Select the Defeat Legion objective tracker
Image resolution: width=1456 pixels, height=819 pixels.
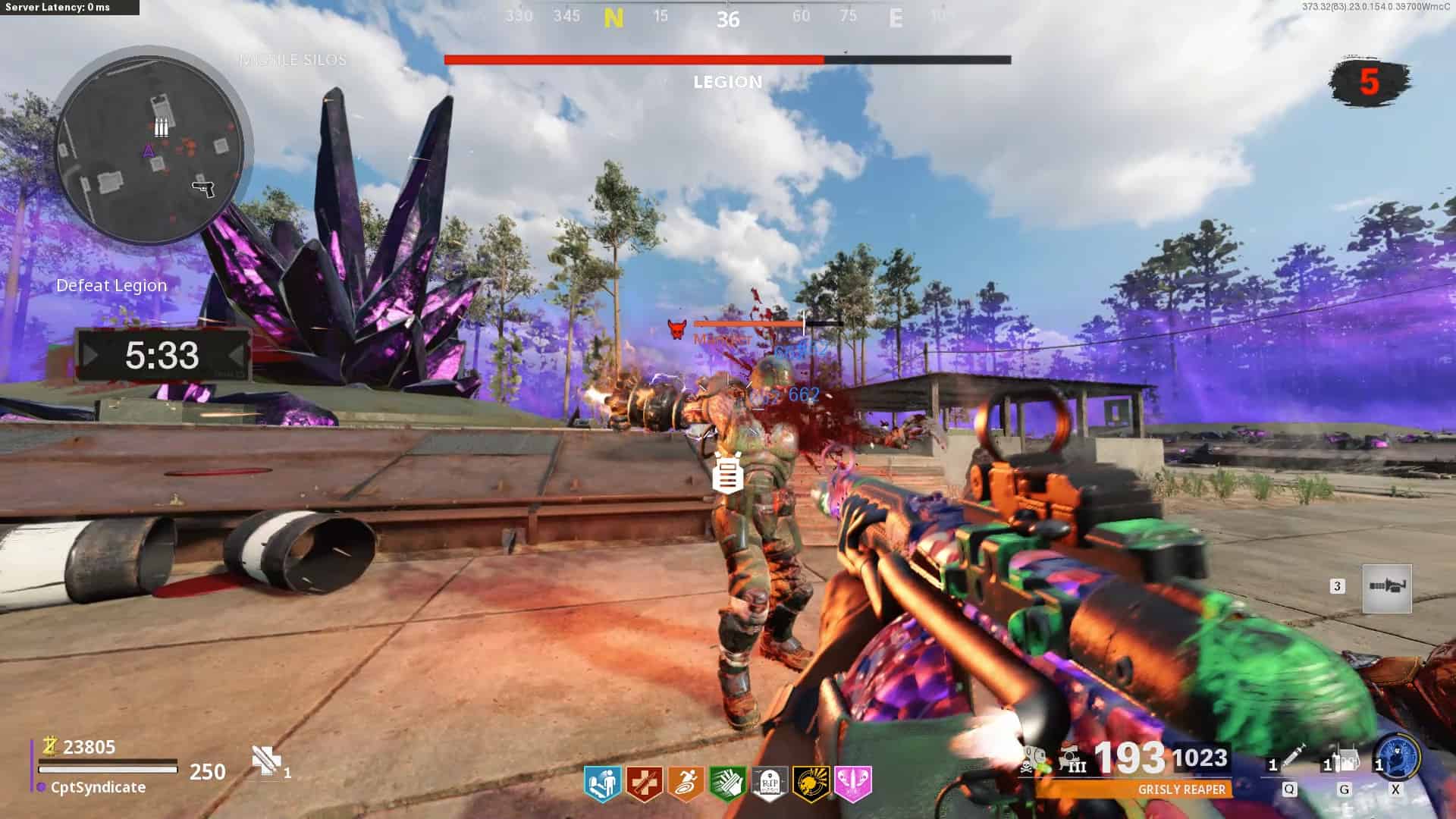tap(111, 286)
